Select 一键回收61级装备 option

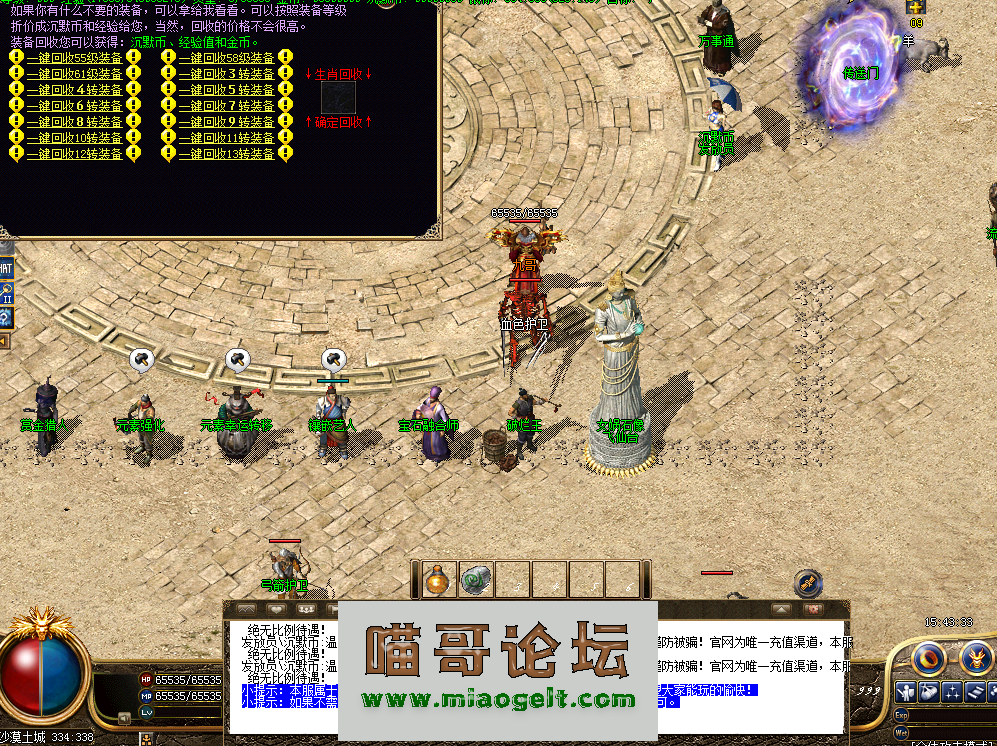pos(74,74)
